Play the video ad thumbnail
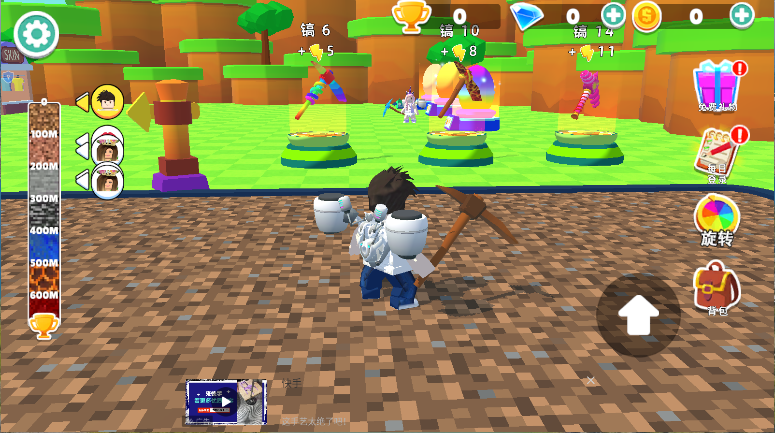Screen dimensions: 775x433 click(x=226, y=402)
